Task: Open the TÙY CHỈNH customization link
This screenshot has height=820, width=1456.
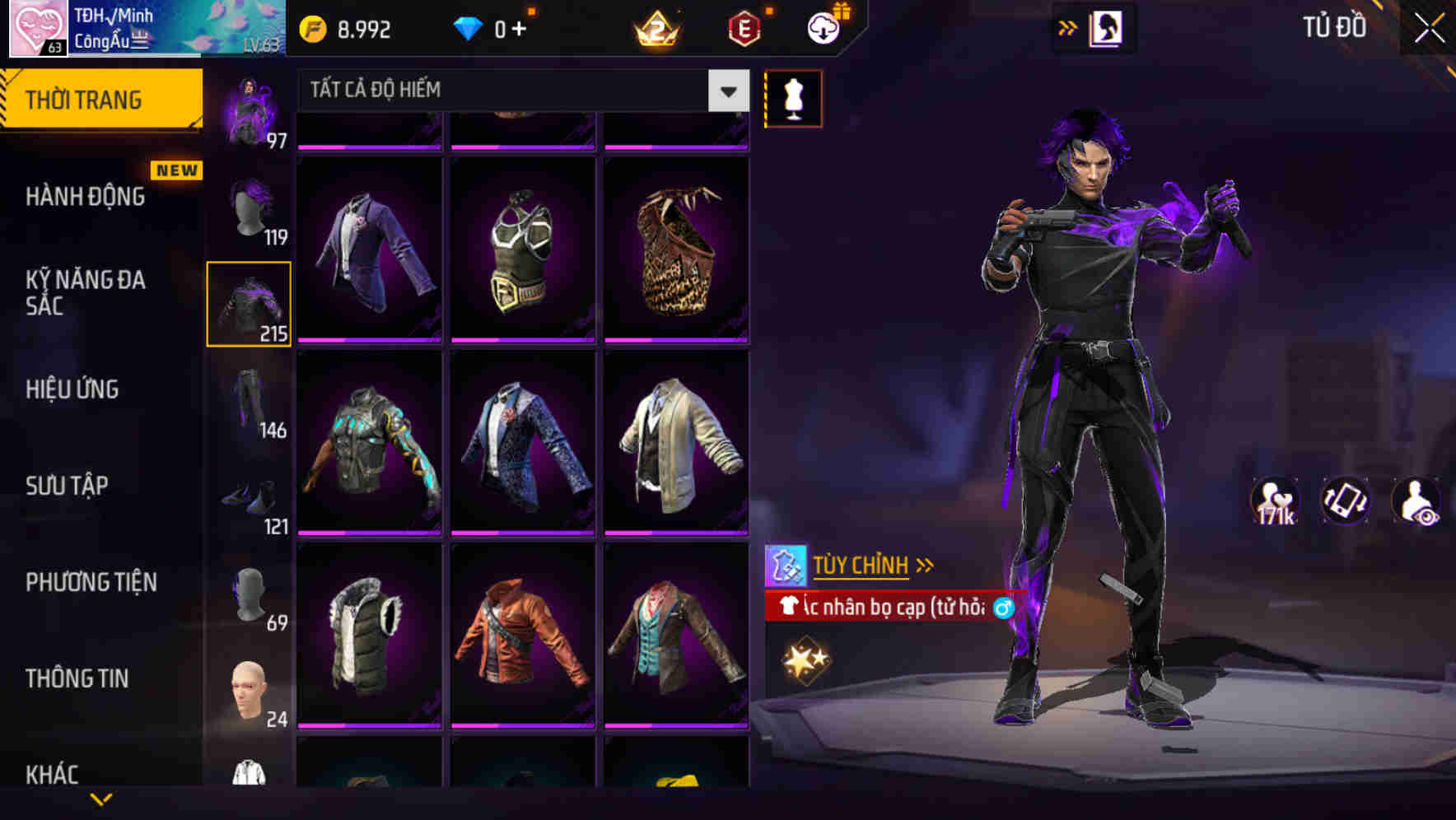Action: (x=861, y=565)
